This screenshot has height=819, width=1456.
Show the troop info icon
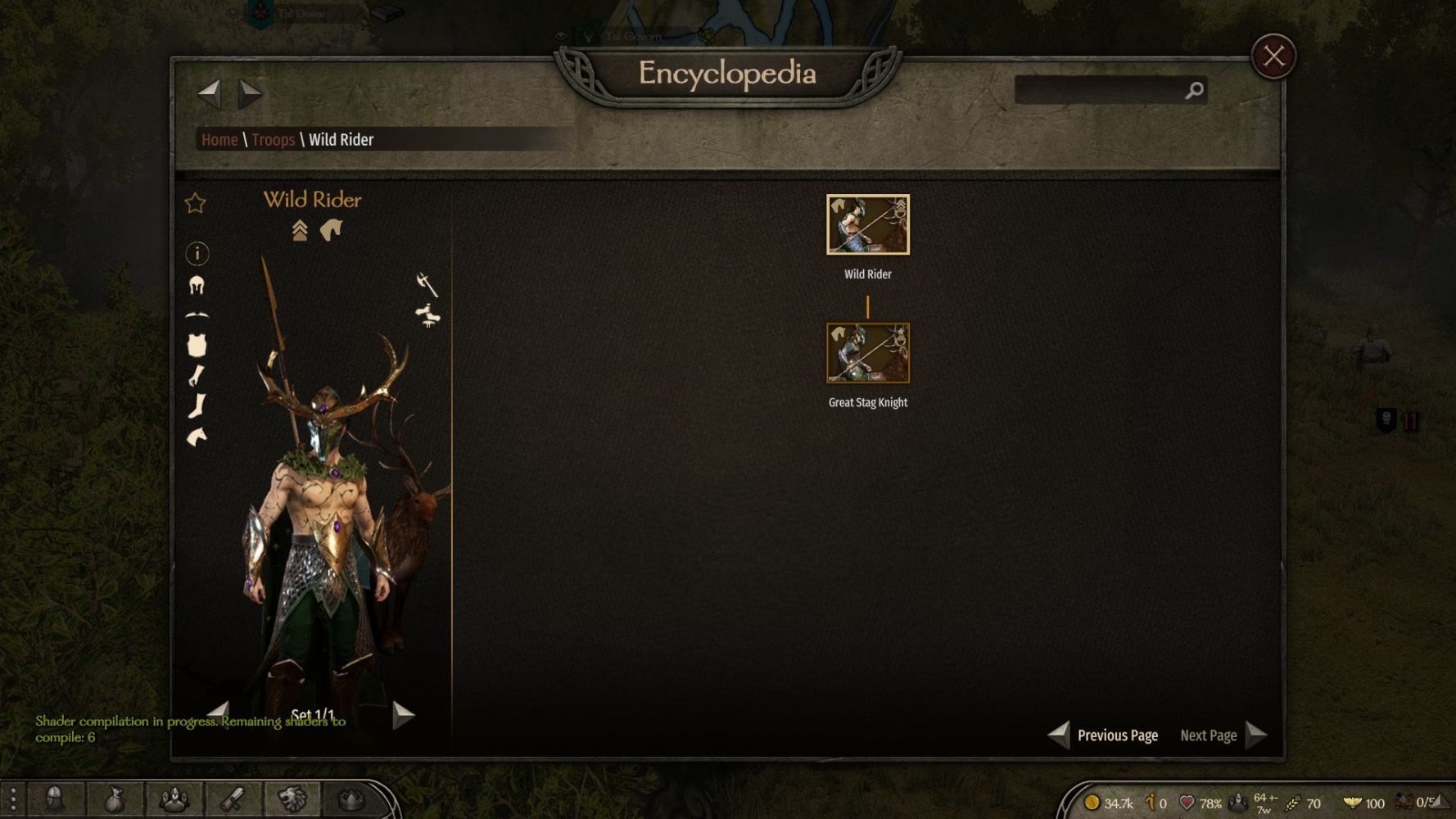point(197,254)
